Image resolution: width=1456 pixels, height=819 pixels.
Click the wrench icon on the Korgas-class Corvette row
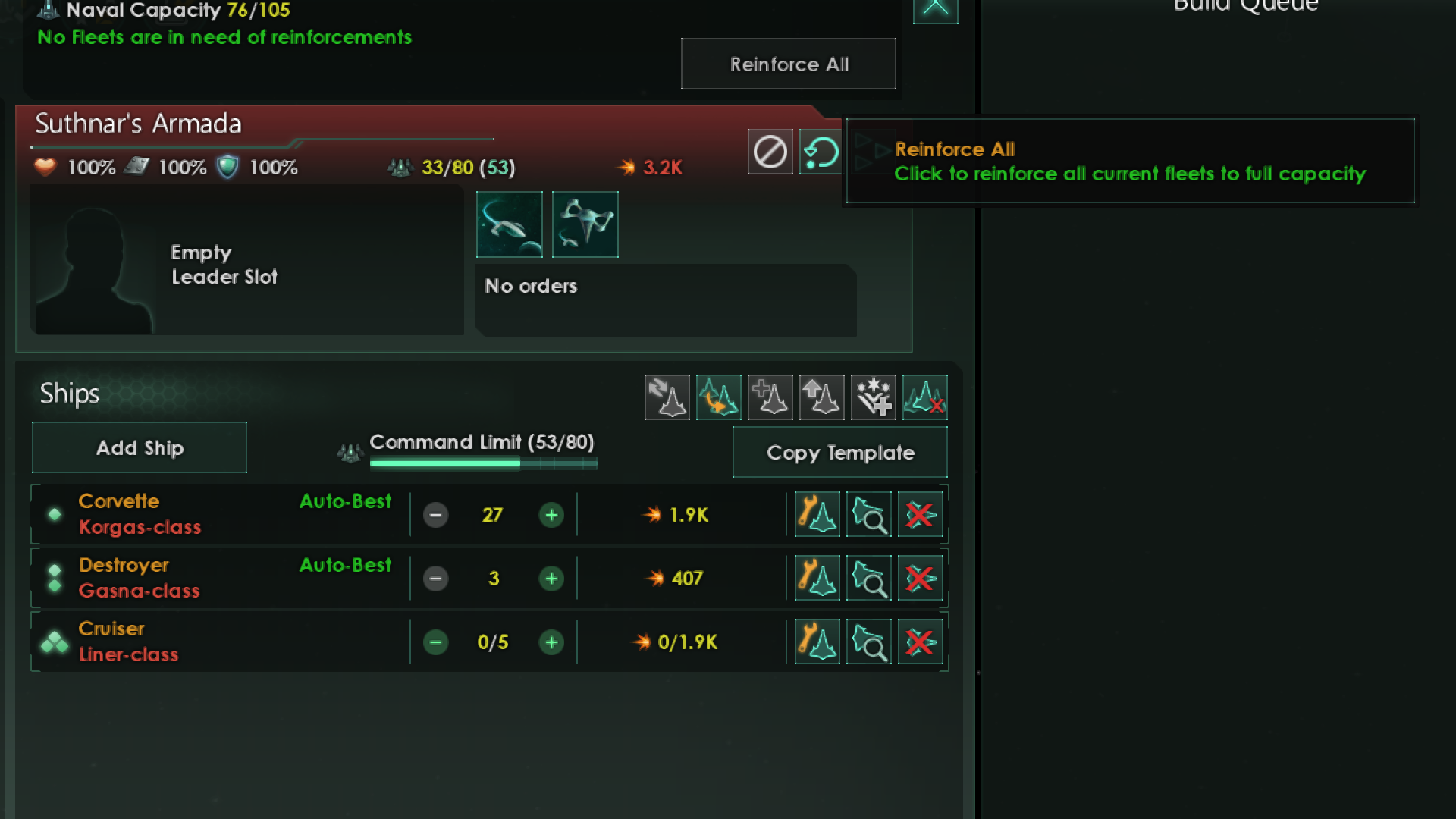816,514
